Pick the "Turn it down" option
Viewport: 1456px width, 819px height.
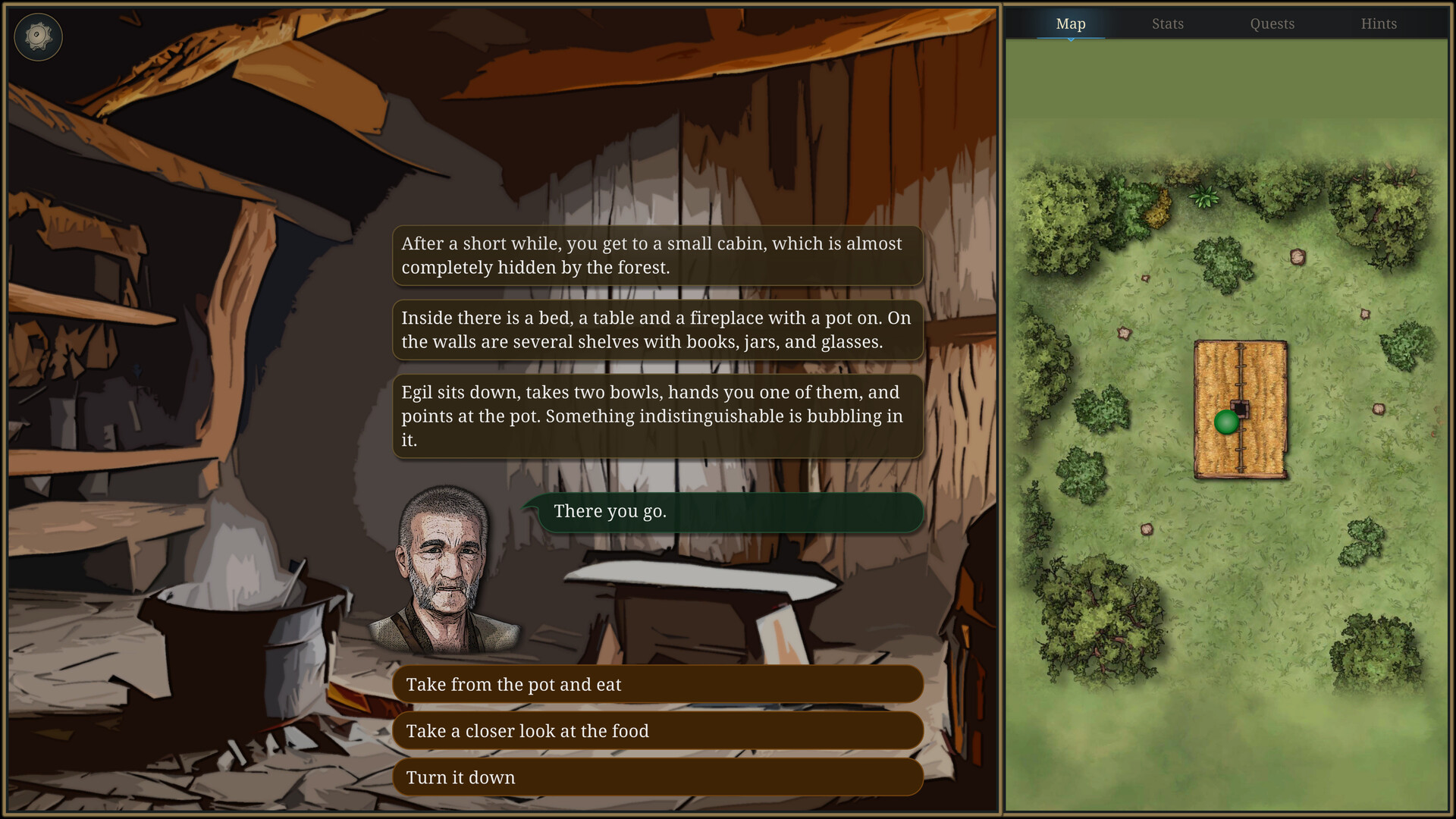click(x=657, y=777)
